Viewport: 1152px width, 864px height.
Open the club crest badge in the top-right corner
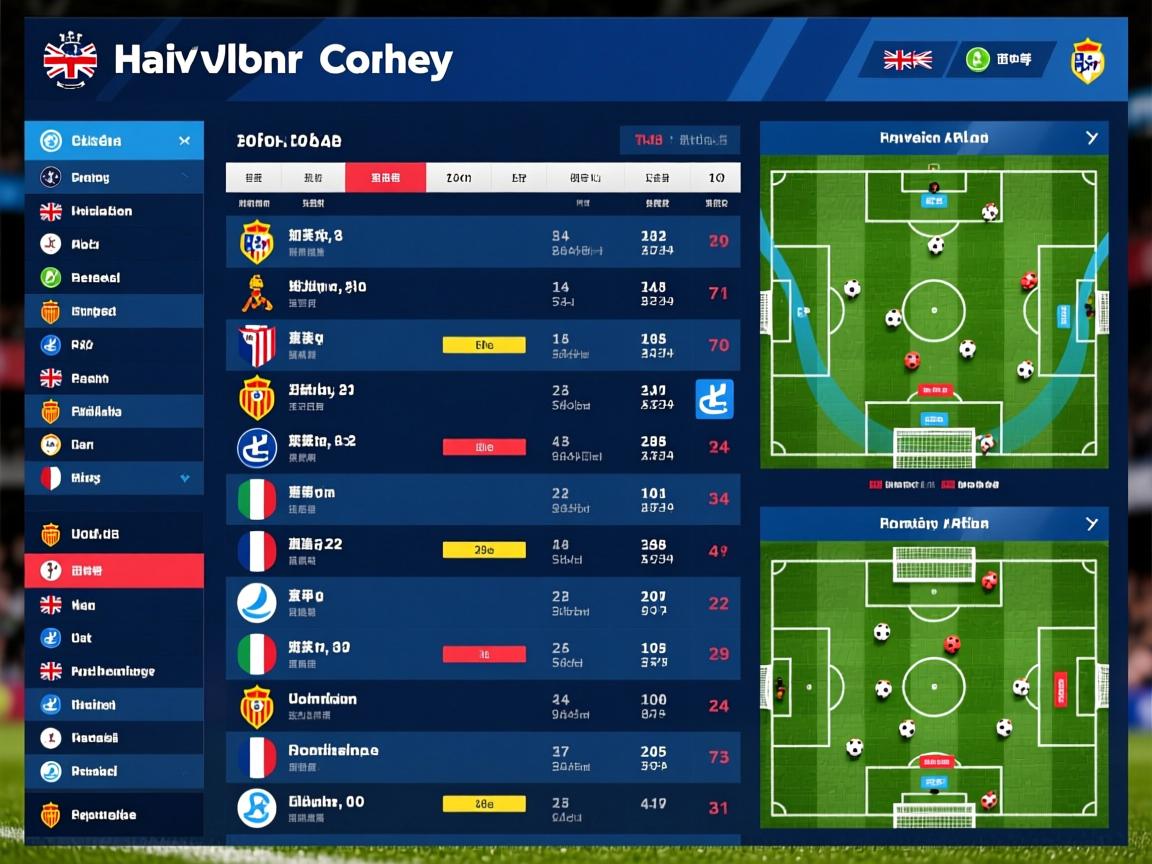pyautogui.click(x=1087, y=61)
